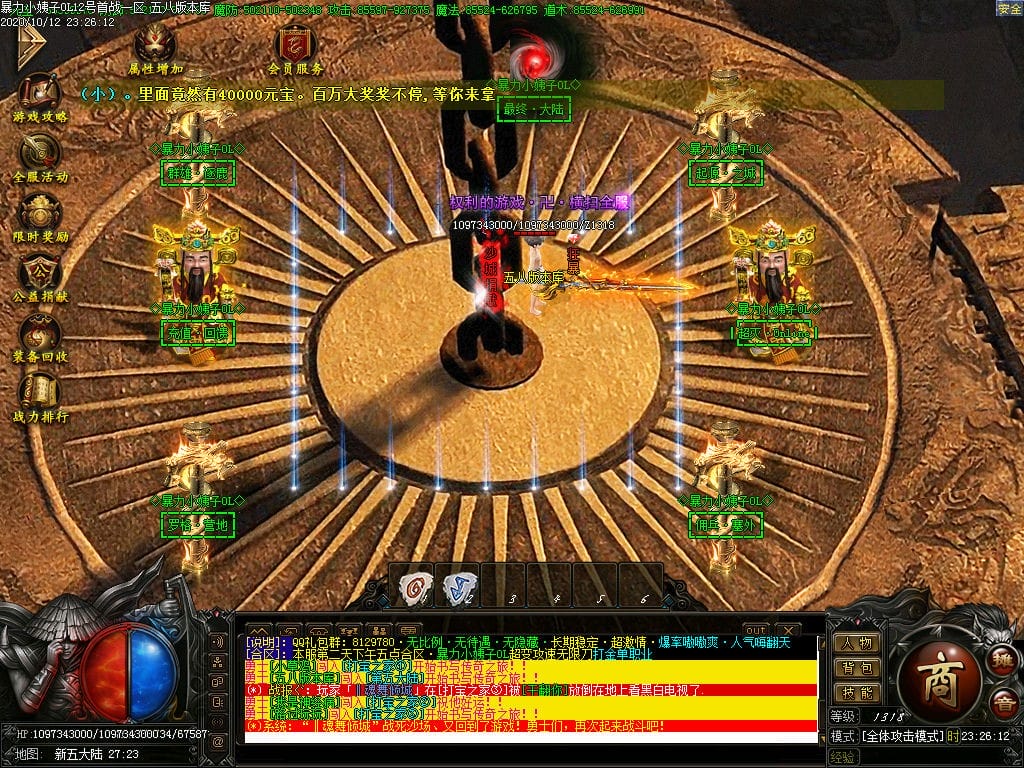Image resolution: width=1024 pixels, height=768 pixels.
Task: Open the 人物 character panel
Action: click(857, 643)
